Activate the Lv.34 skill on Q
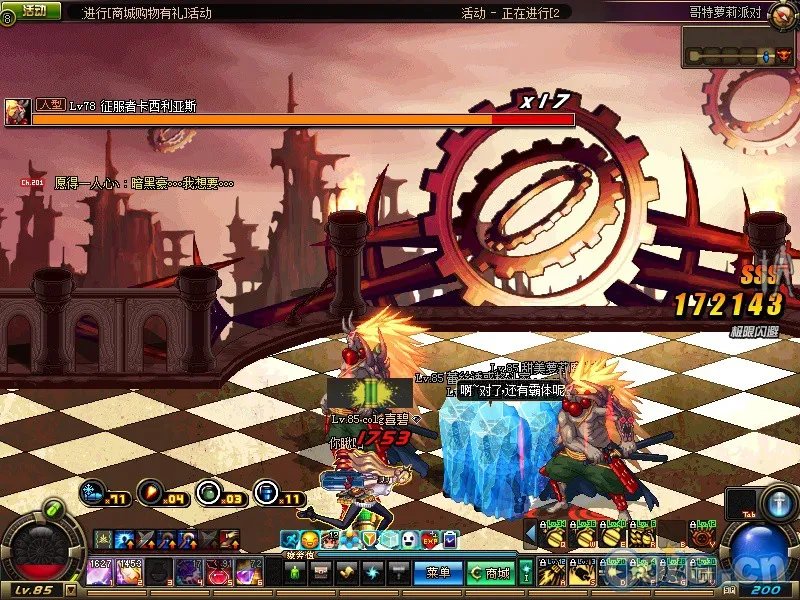 tap(553, 536)
